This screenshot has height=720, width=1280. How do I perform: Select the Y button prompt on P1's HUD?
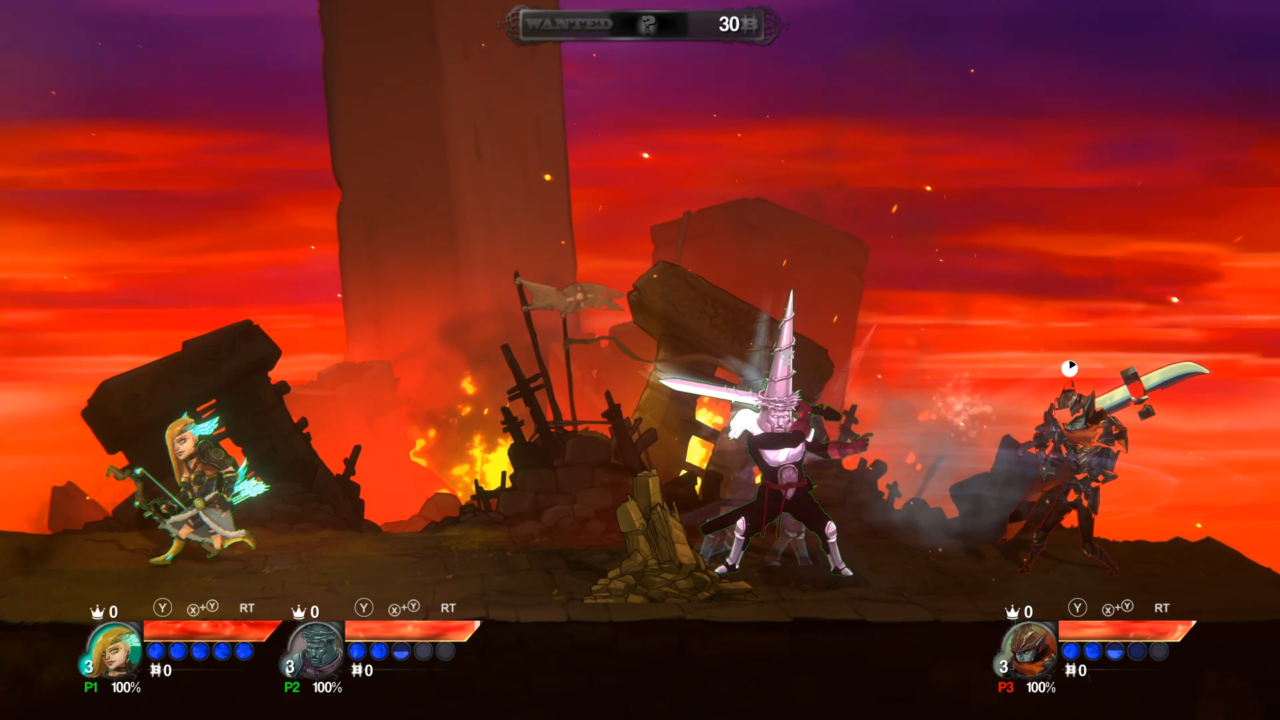coord(161,607)
